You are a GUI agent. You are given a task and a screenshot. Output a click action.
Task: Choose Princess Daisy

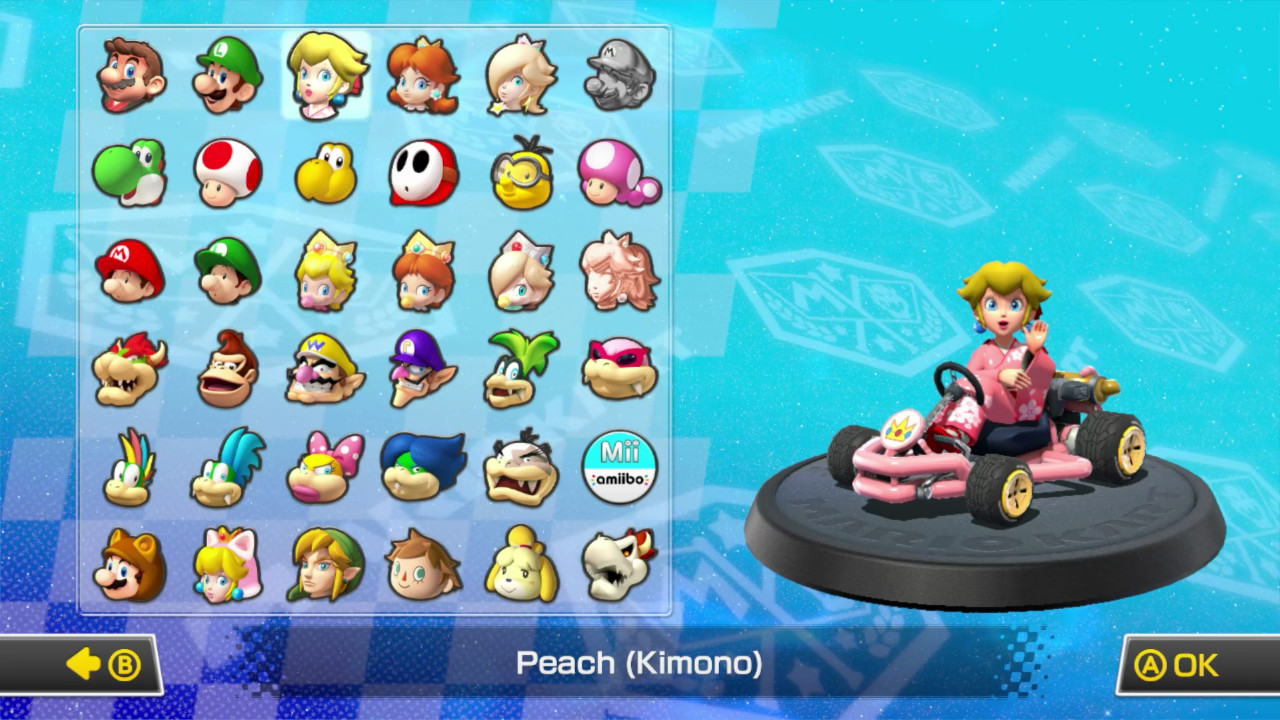tap(423, 75)
